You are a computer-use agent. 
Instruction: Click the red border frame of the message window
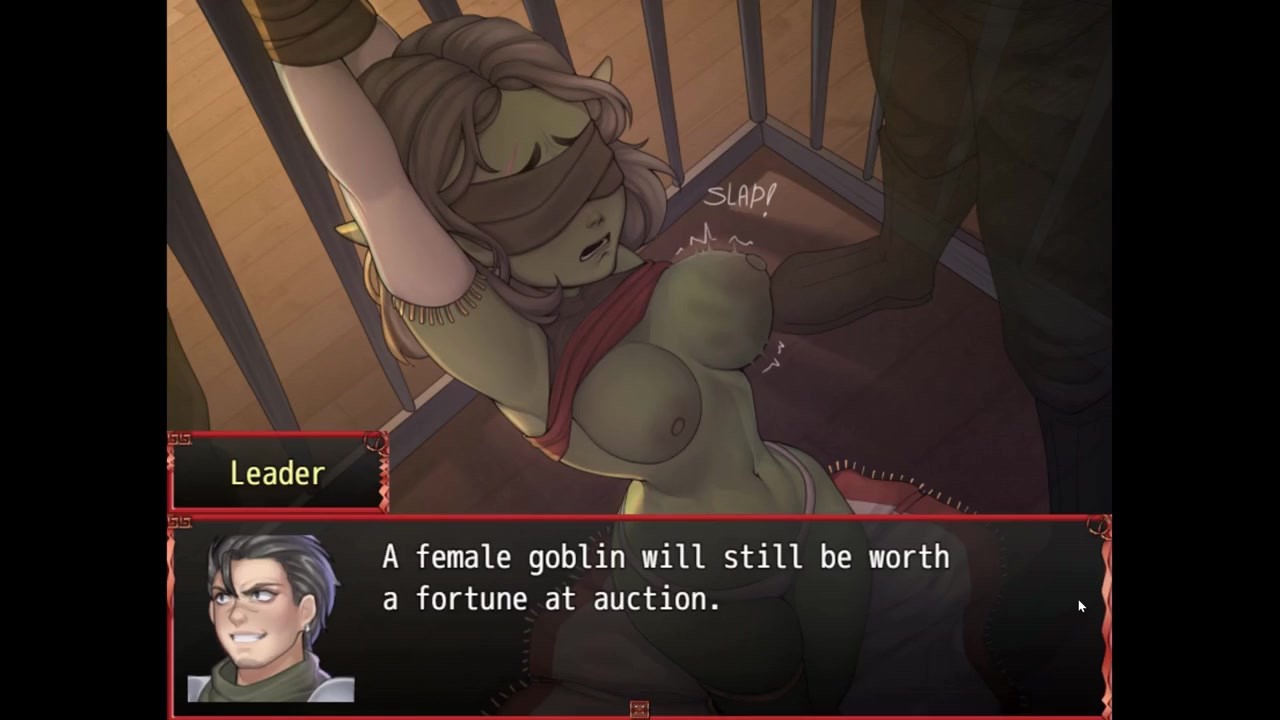(x=640, y=517)
